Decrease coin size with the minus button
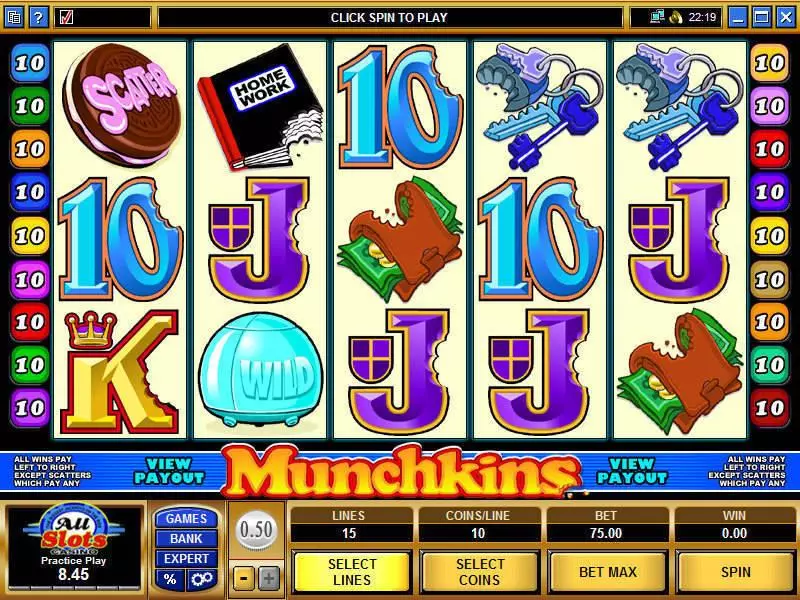 [x=244, y=577]
